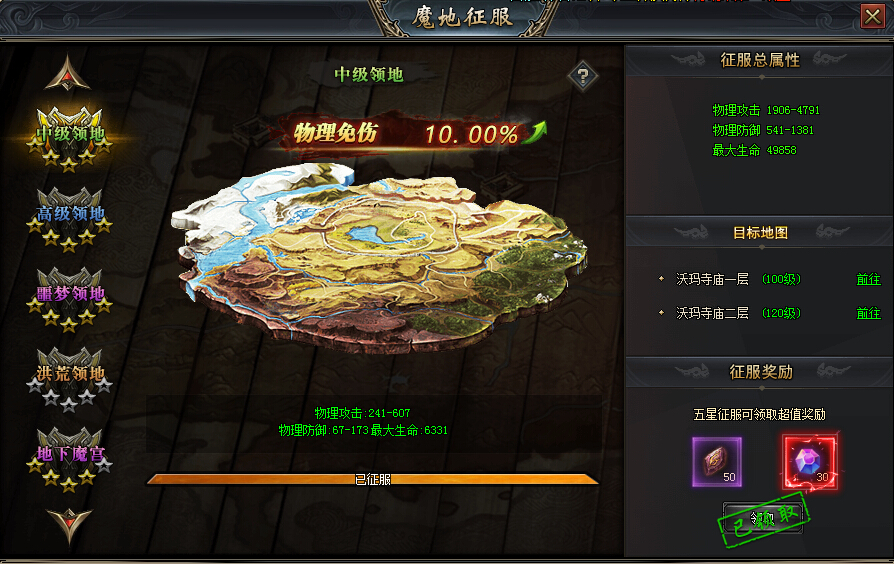Go to 沃玛寺庙二层 via 前往 link

point(868,314)
